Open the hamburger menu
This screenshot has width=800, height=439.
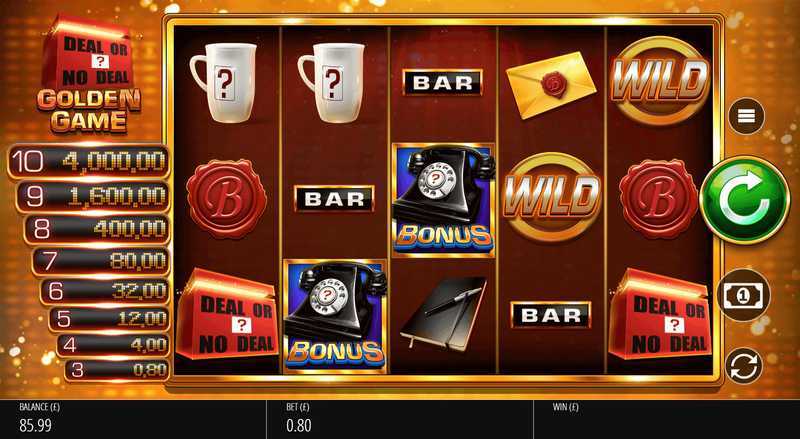746,118
